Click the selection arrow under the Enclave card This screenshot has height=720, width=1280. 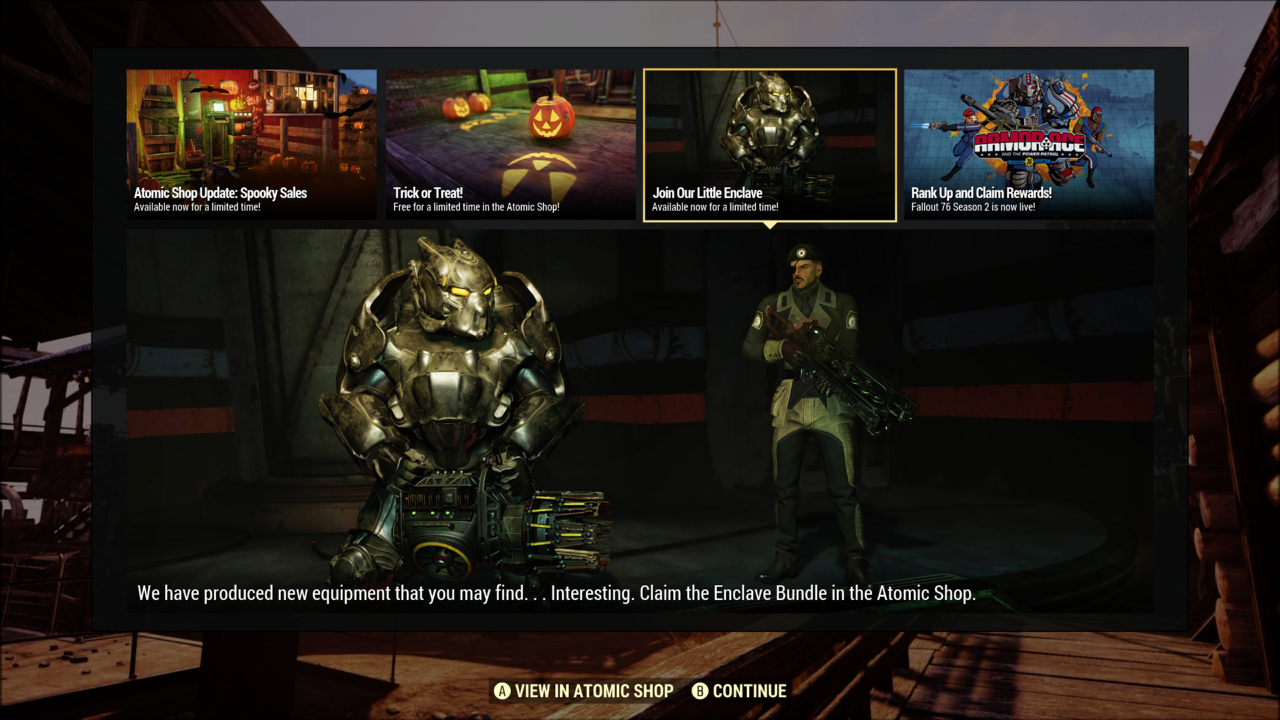769,224
